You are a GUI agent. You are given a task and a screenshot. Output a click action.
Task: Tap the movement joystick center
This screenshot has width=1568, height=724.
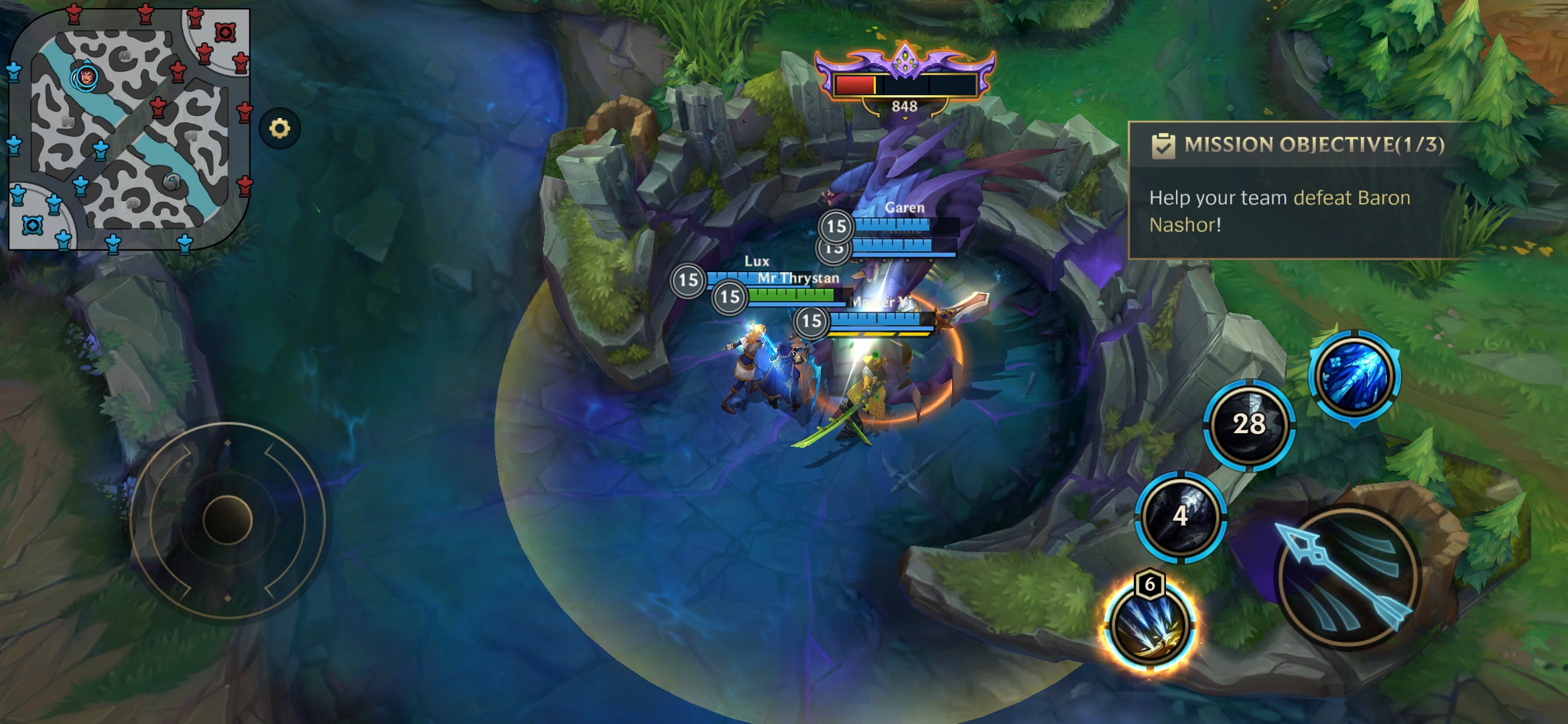(x=227, y=520)
